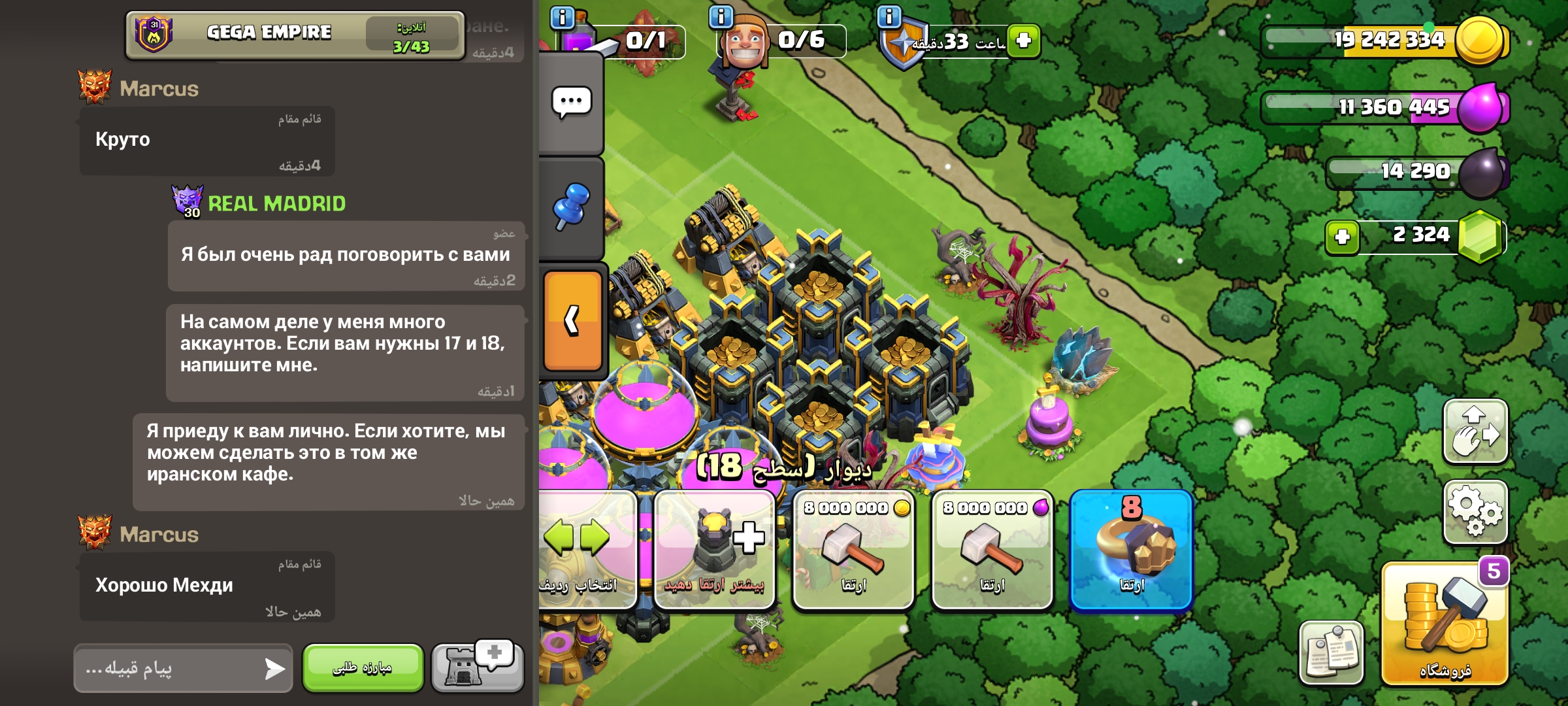1568x706 pixels.
Task: Open the GEGA EMPIRE clan header
Action: coord(294,35)
